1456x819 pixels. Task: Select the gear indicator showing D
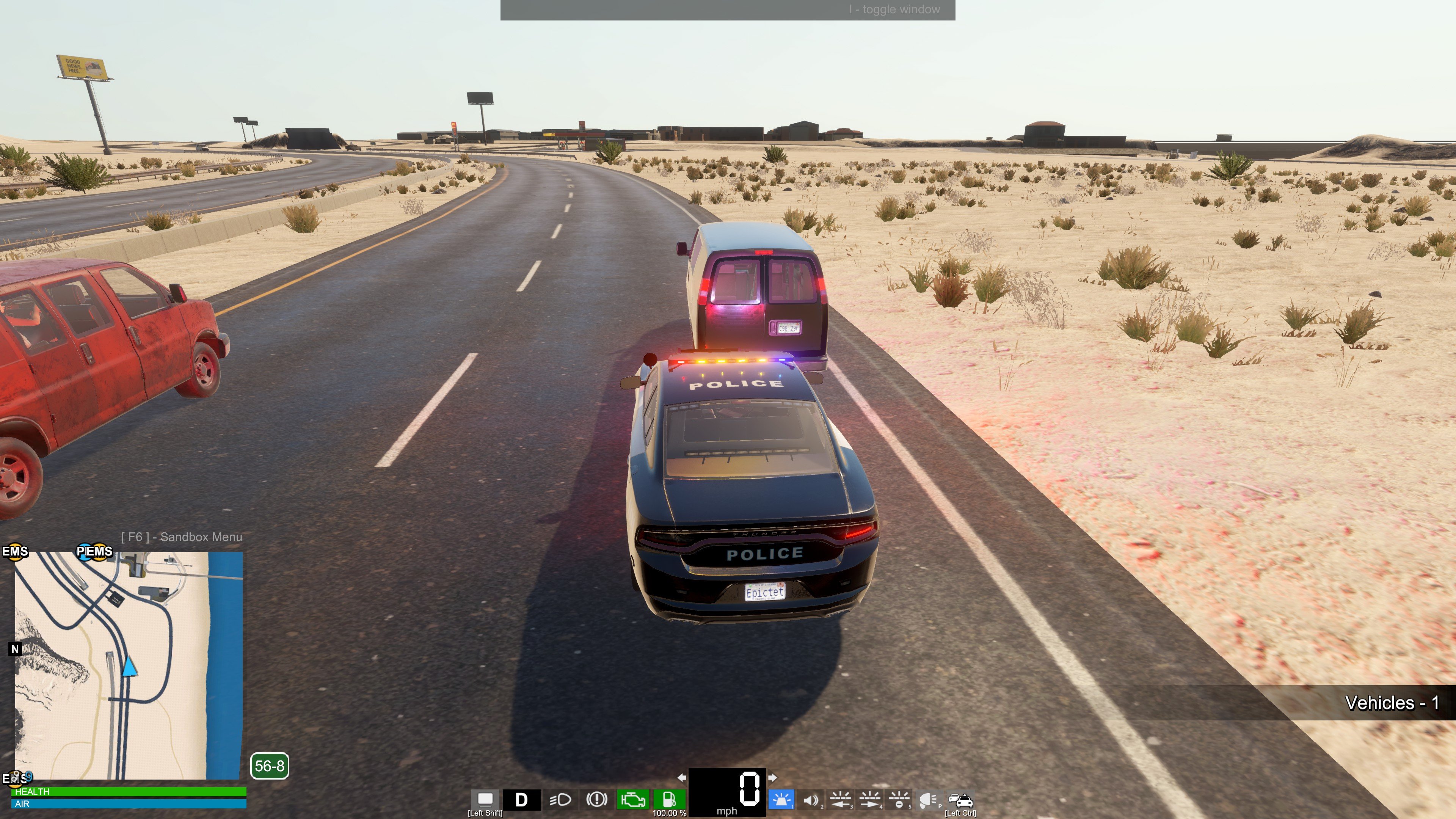521,800
